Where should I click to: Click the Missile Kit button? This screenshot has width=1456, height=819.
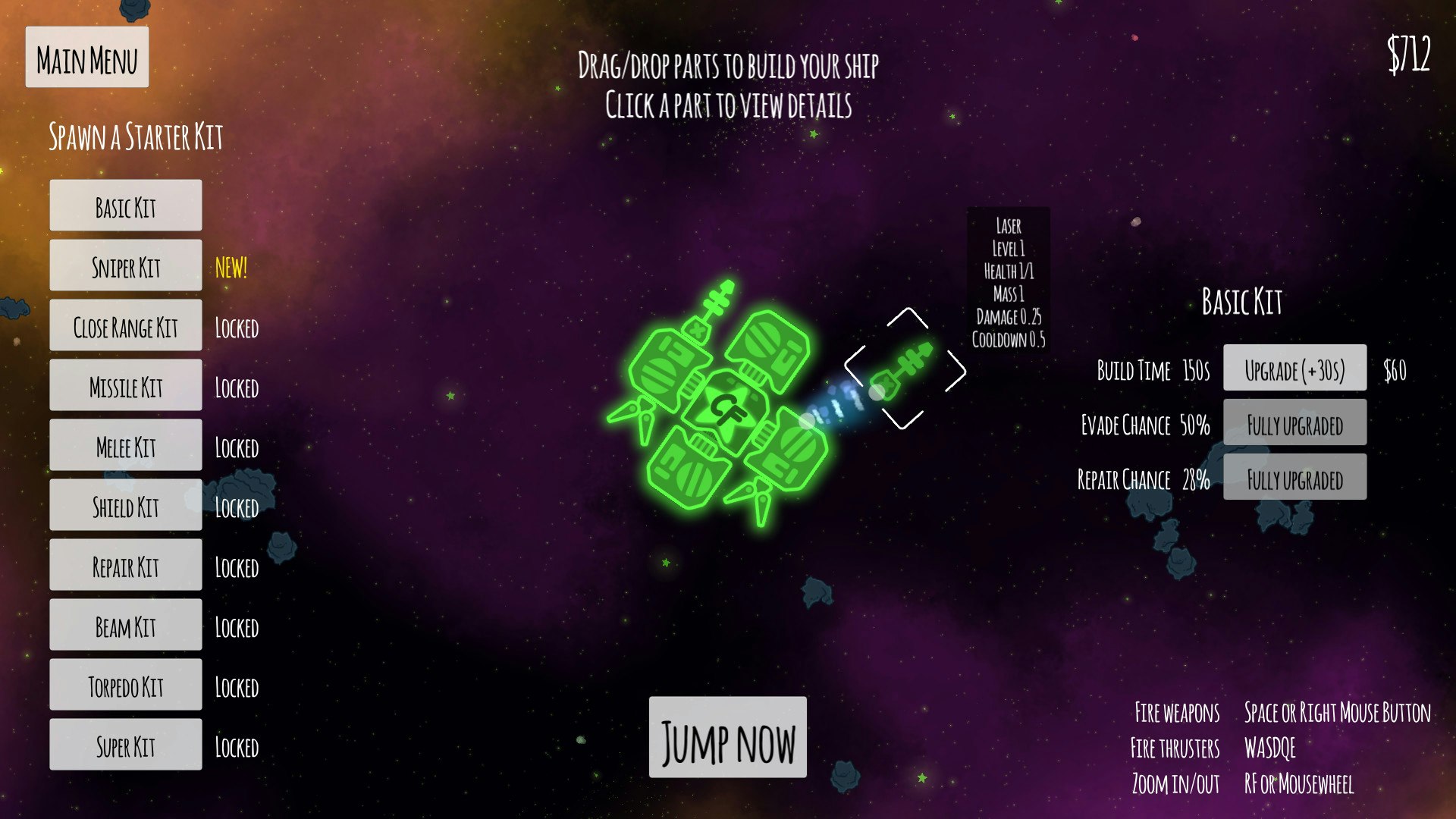click(126, 385)
